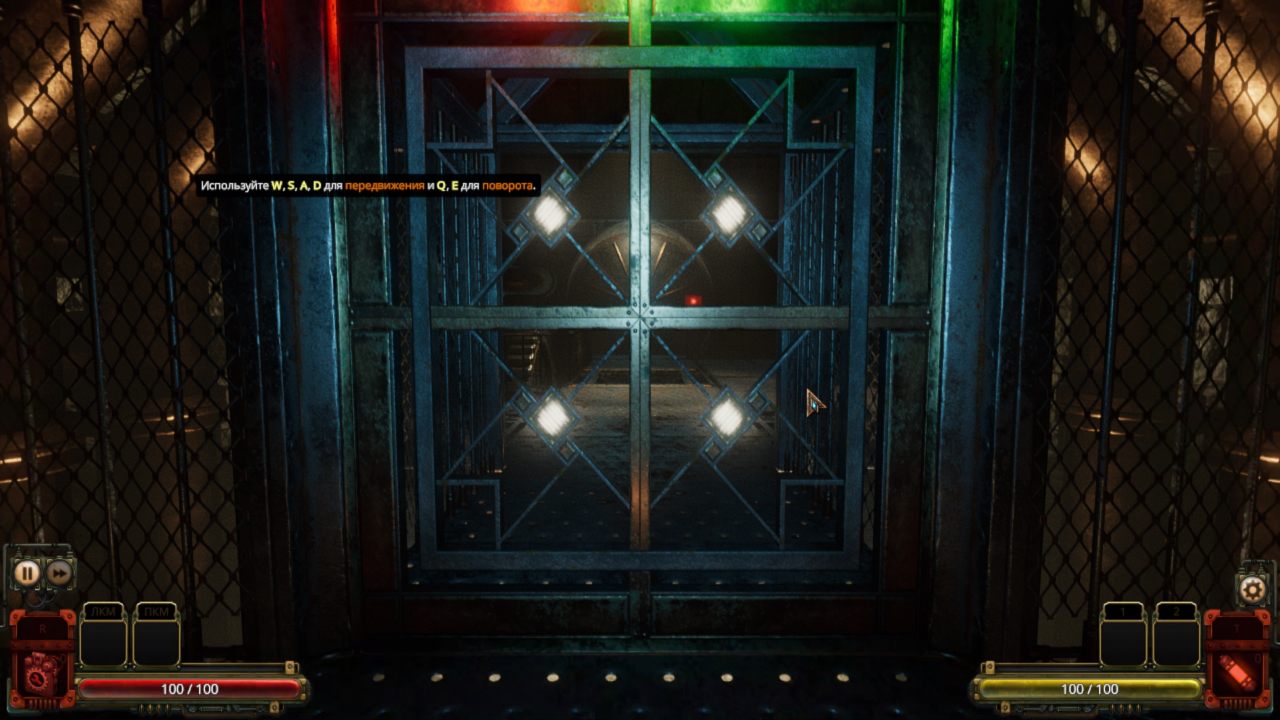Select hotbar slot labeled 2
This screenshot has height=720, width=1280.
[1175, 643]
